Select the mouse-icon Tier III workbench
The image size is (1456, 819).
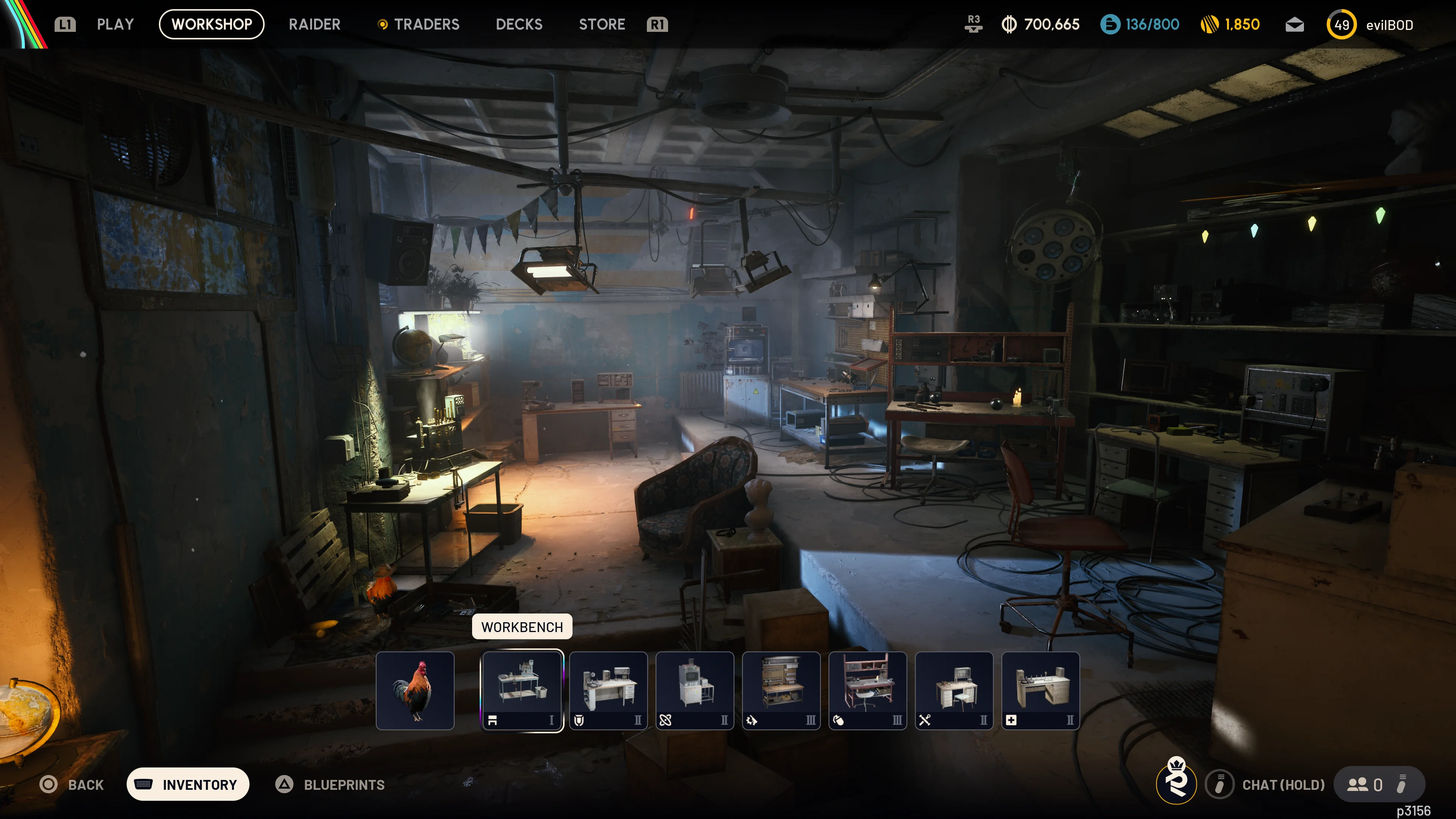click(x=868, y=691)
